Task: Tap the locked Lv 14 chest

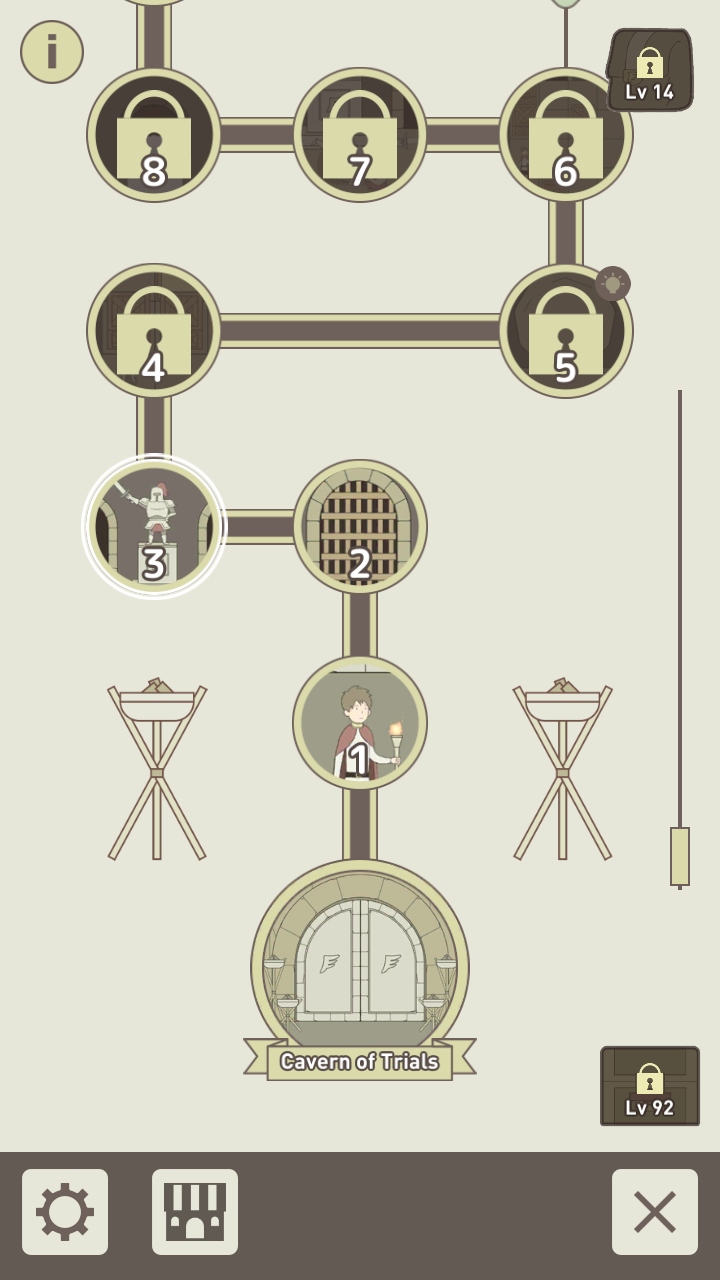Action: point(650,70)
